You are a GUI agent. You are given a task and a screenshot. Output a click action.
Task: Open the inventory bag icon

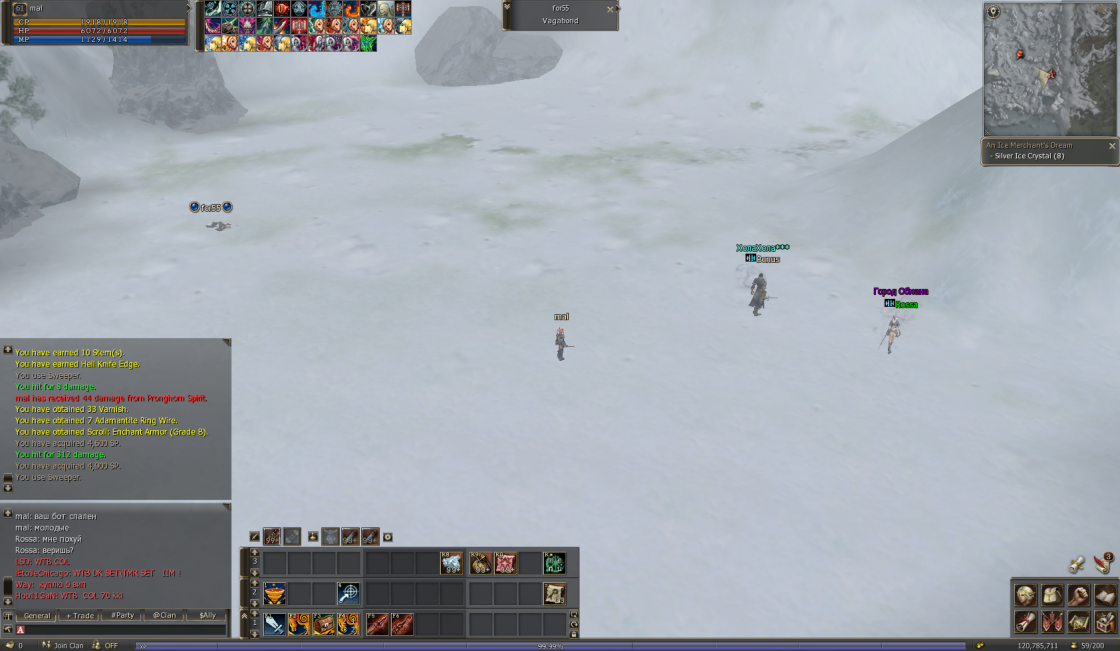pos(1052,596)
